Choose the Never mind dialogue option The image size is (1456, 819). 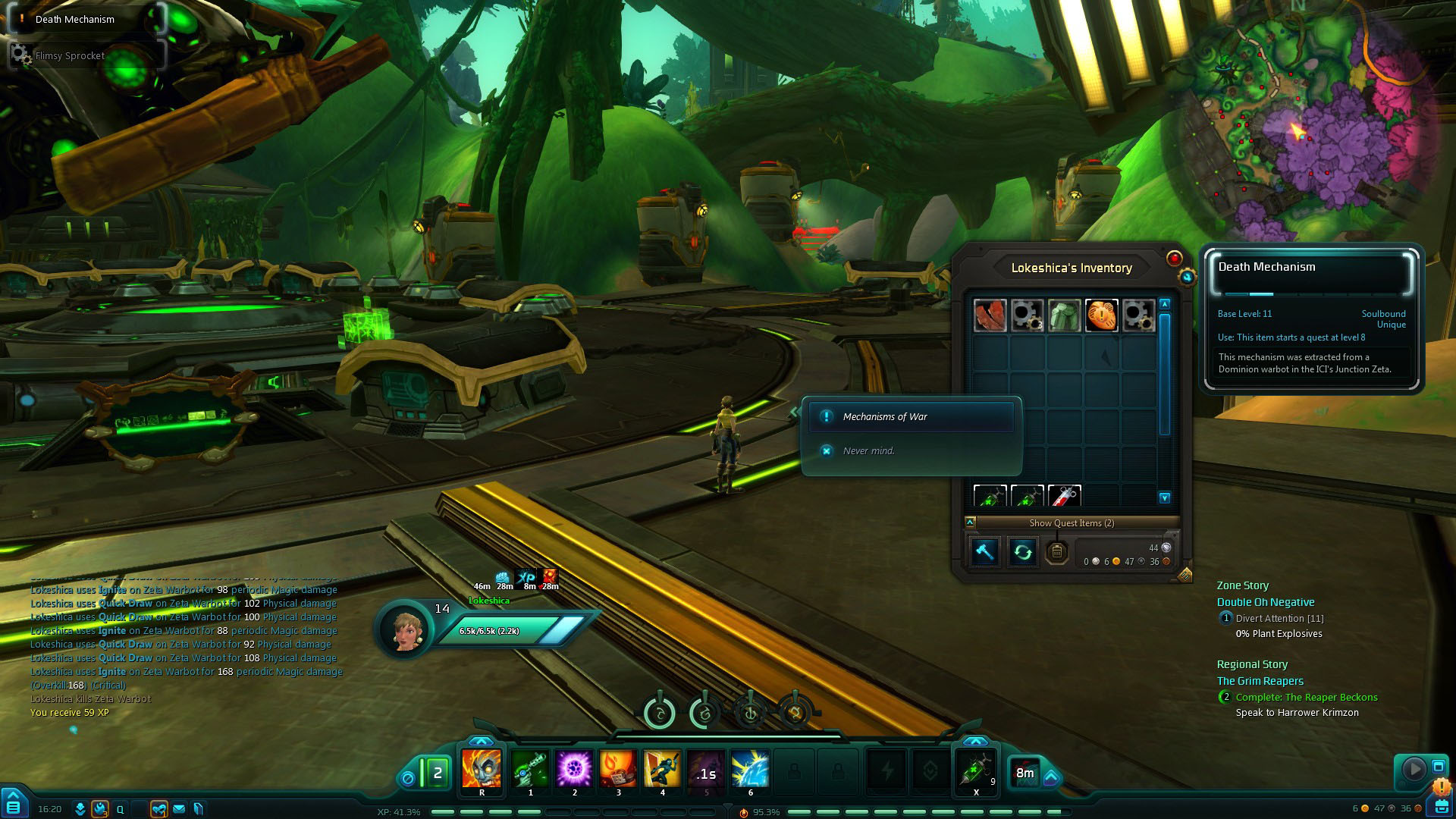pos(869,451)
